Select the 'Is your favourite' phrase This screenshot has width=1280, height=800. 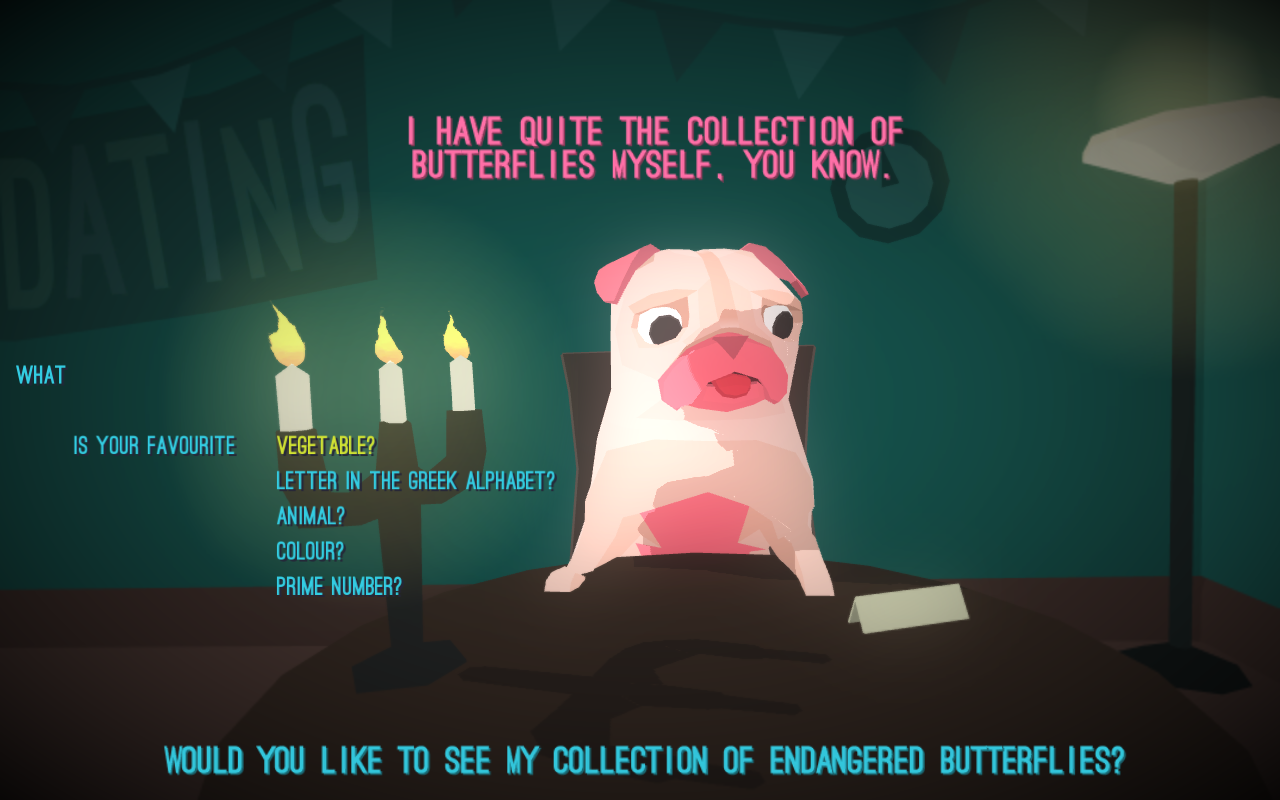[155, 446]
